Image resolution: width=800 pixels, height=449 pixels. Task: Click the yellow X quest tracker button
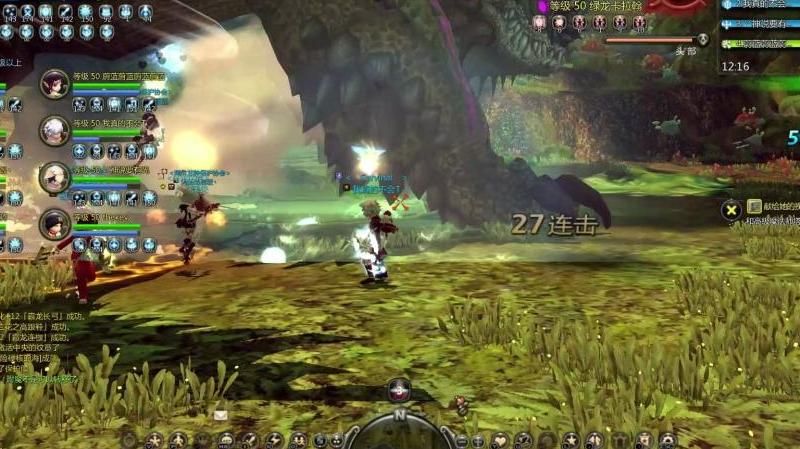click(731, 209)
